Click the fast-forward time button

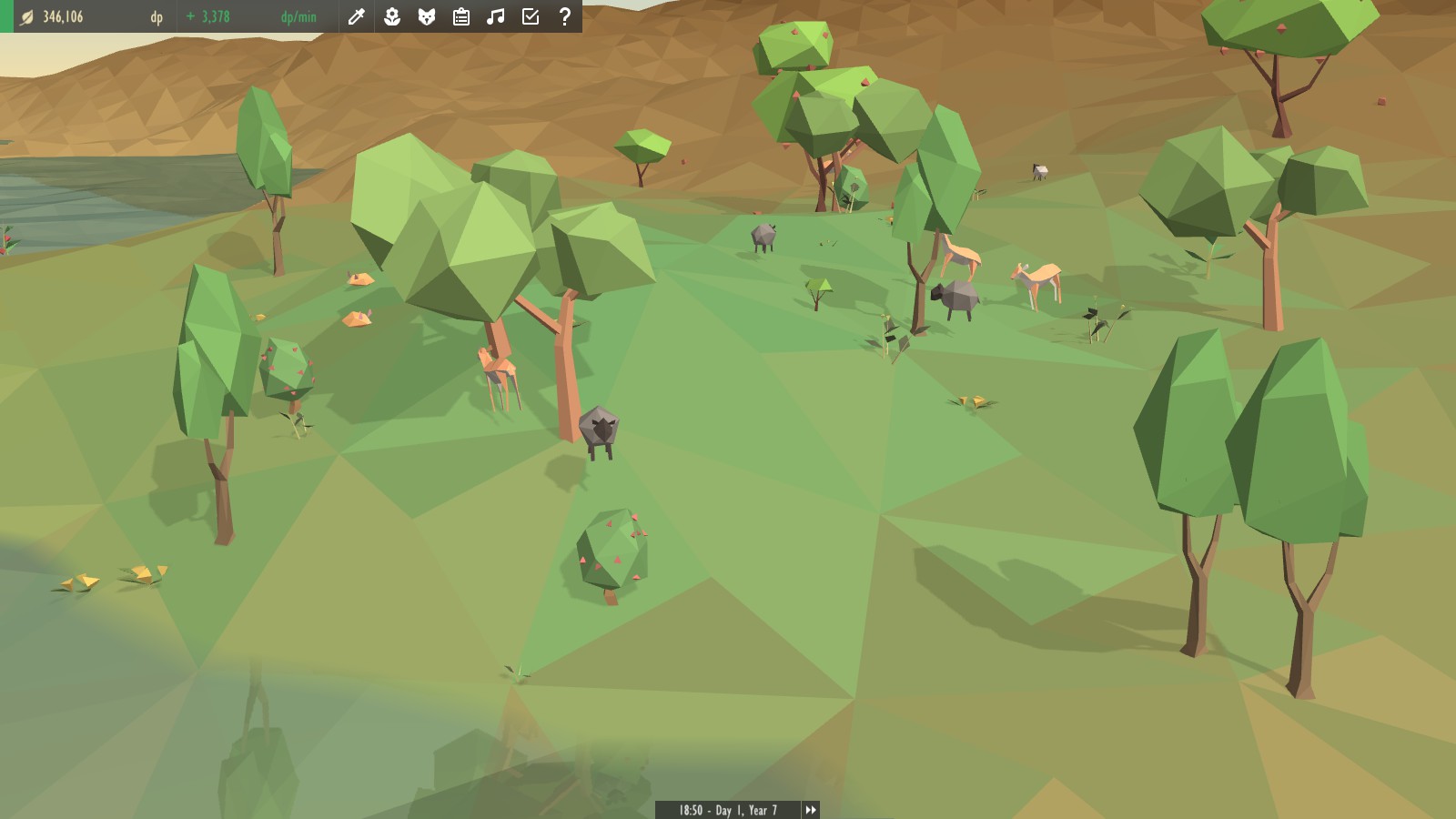point(810,809)
